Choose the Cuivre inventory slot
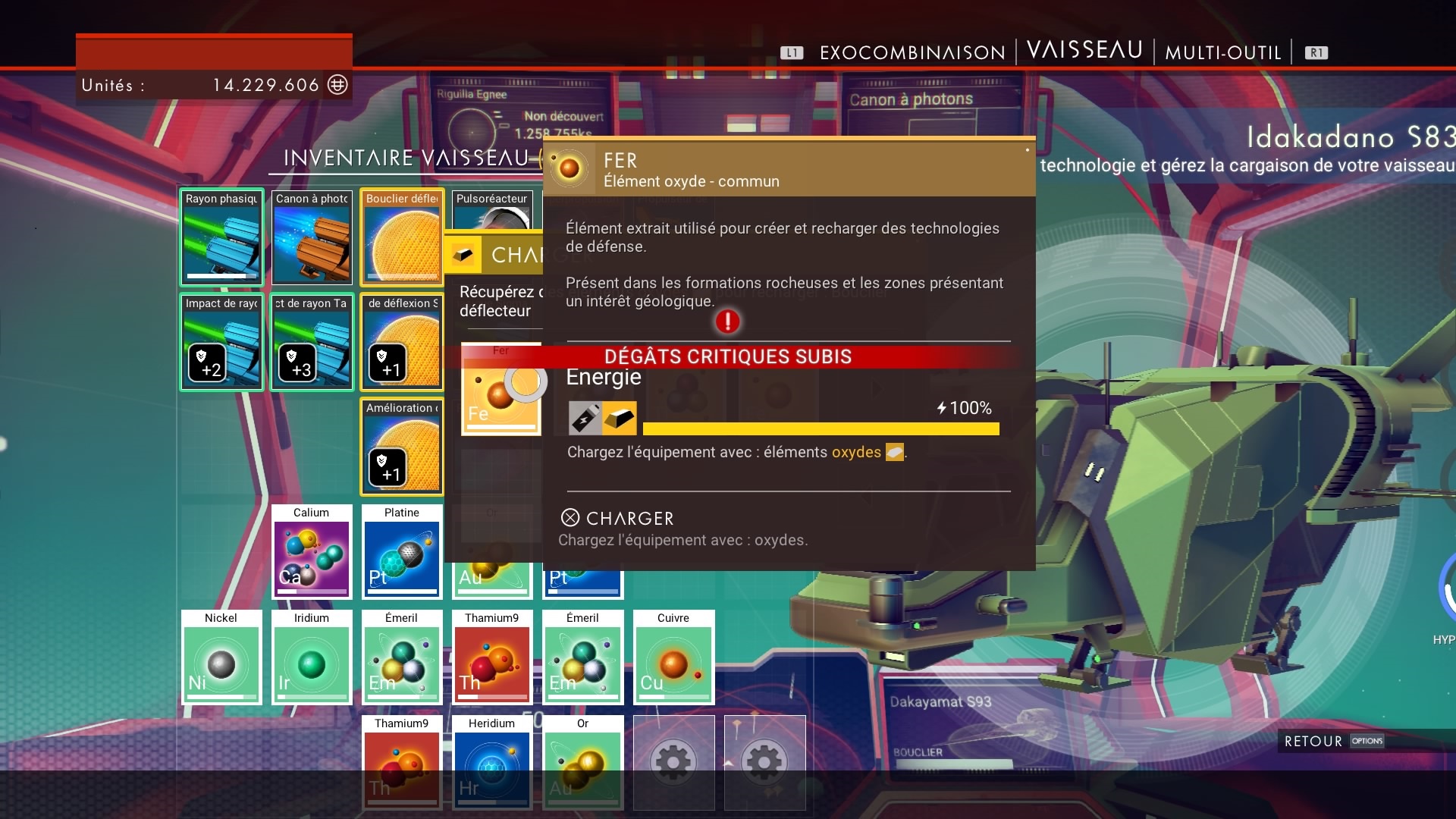Image resolution: width=1456 pixels, height=819 pixels. (x=673, y=657)
